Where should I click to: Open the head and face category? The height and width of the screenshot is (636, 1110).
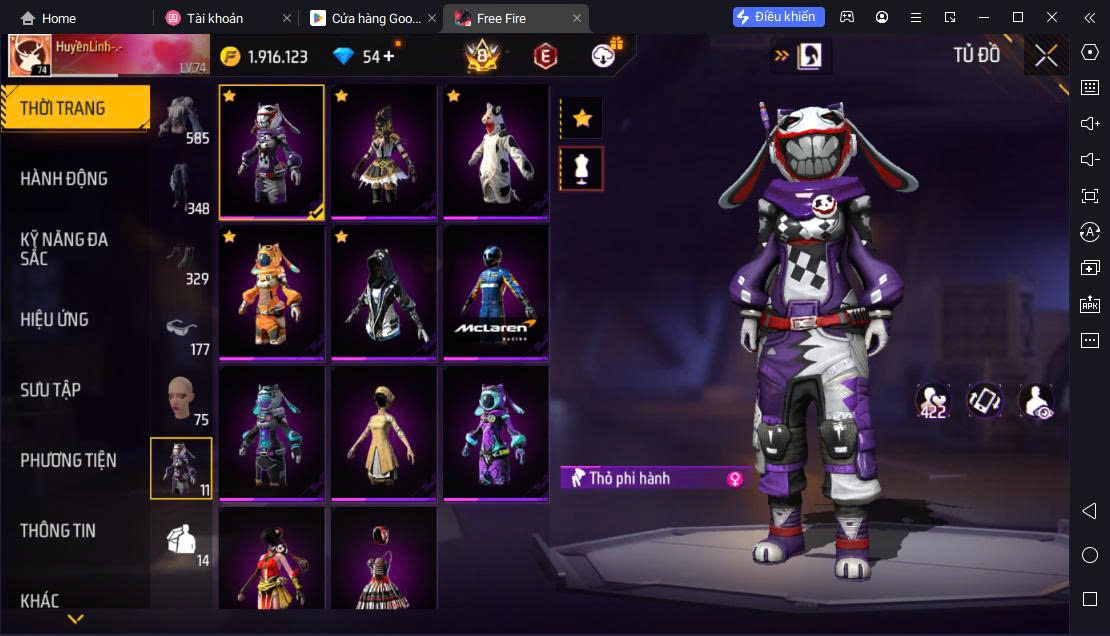181,402
